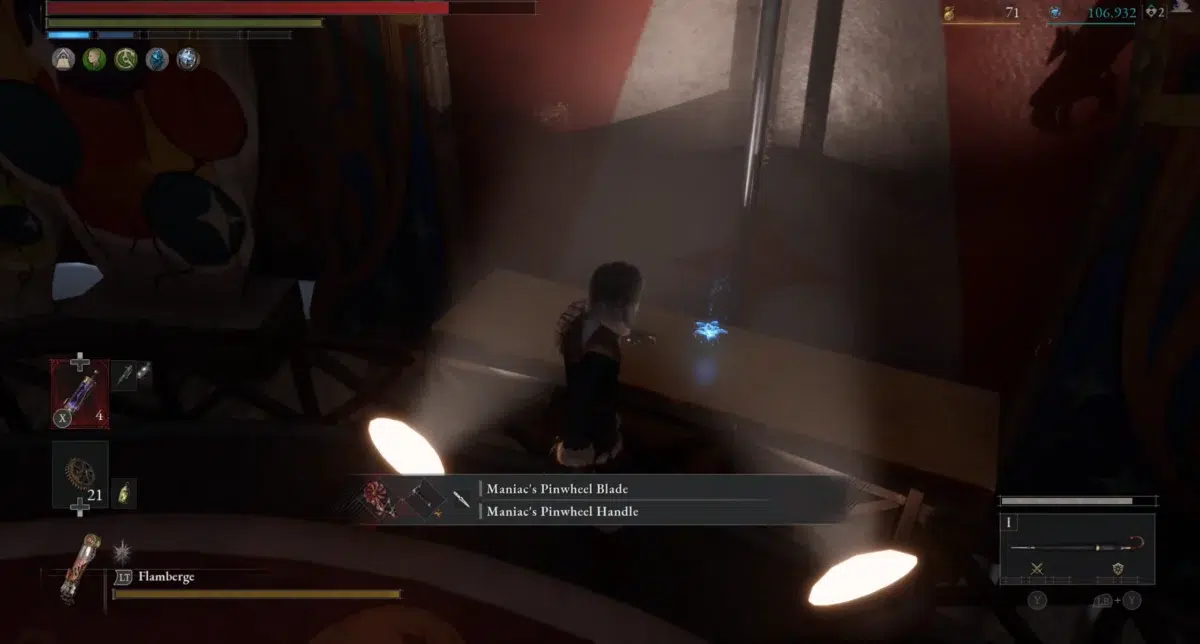Click the blue crystal buff icon

click(157, 59)
